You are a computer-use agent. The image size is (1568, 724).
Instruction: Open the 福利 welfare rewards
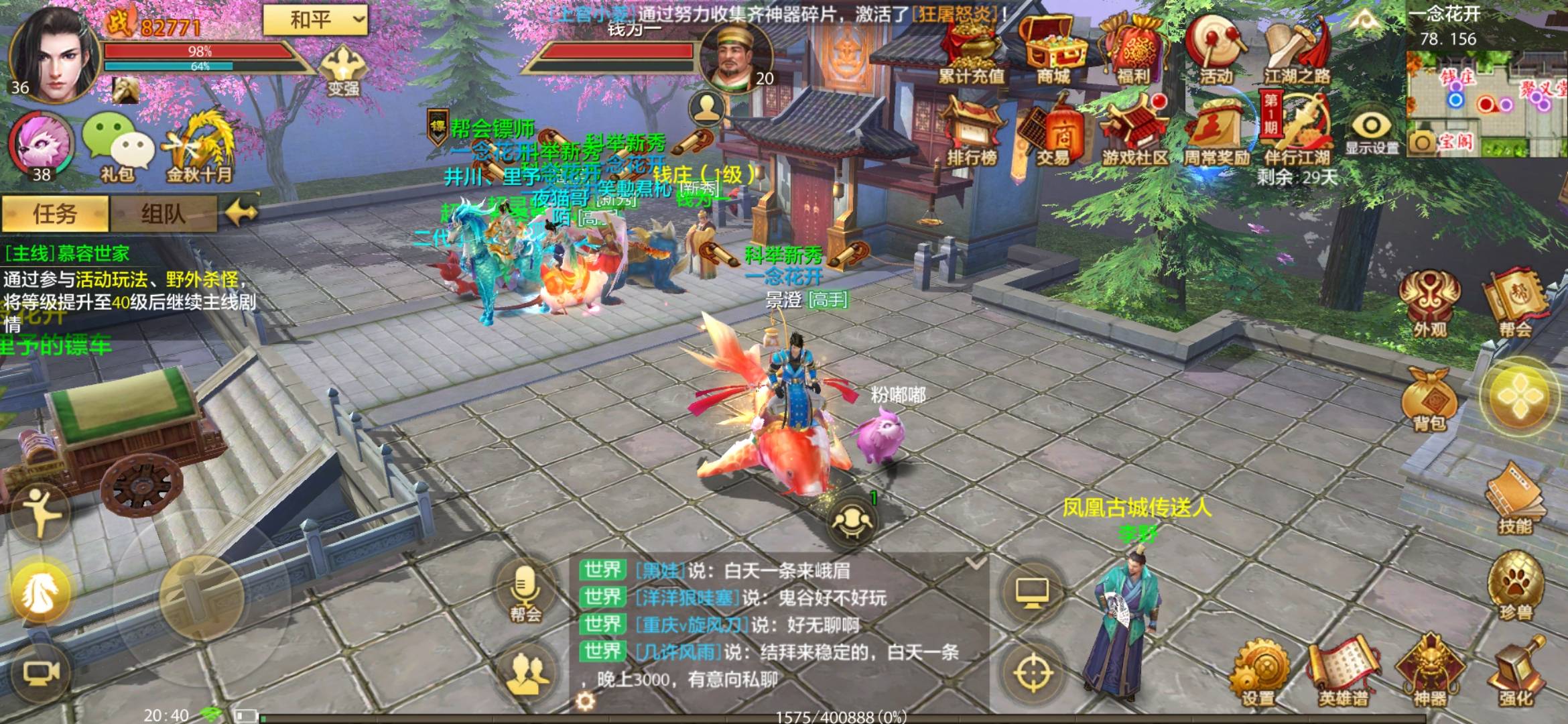point(1134,50)
